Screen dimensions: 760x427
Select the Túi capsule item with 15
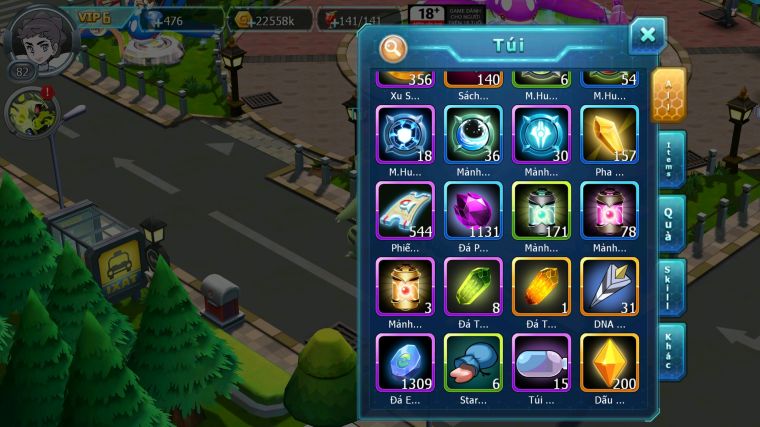click(x=541, y=362)
